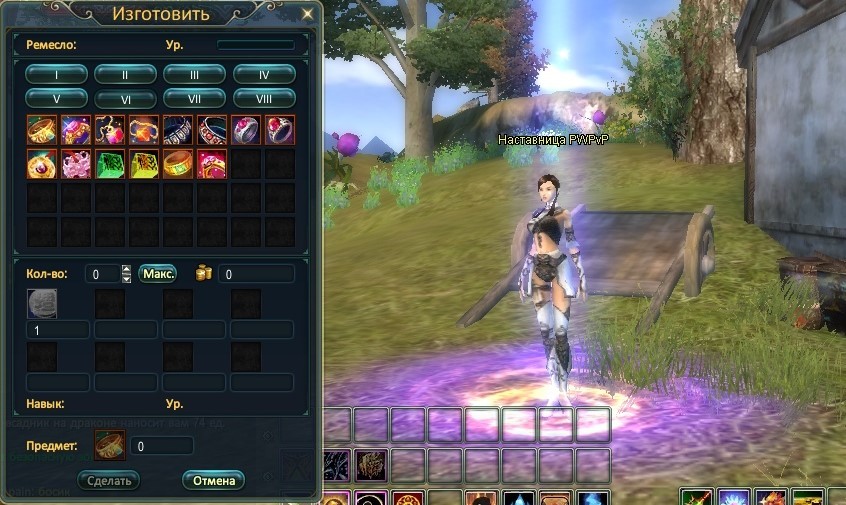The height and width of the screenshot is (505, 846).
Task: Open tier VIII crafting category
Action: 264,98
